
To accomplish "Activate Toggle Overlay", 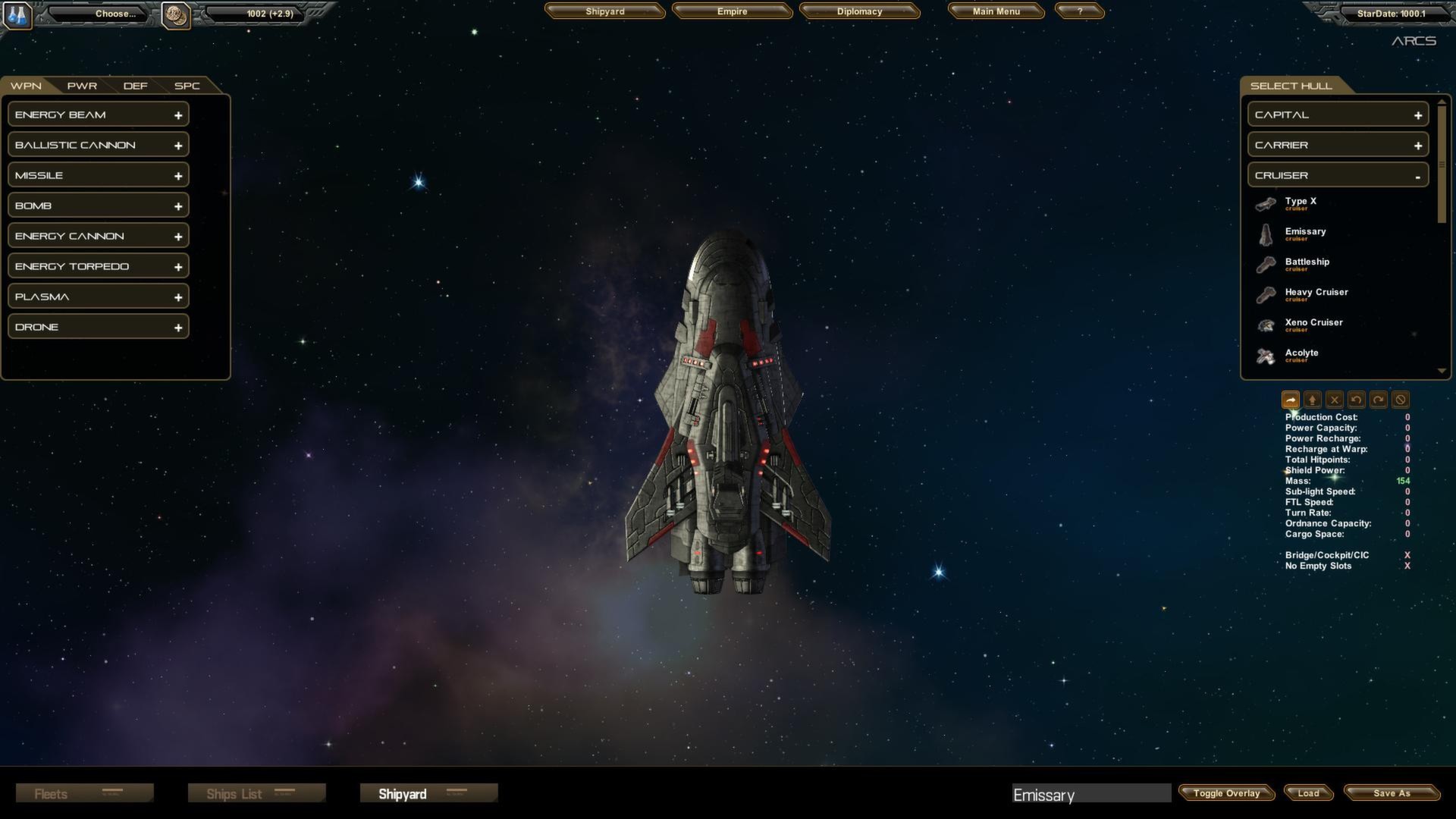I will click(1225, 793).
